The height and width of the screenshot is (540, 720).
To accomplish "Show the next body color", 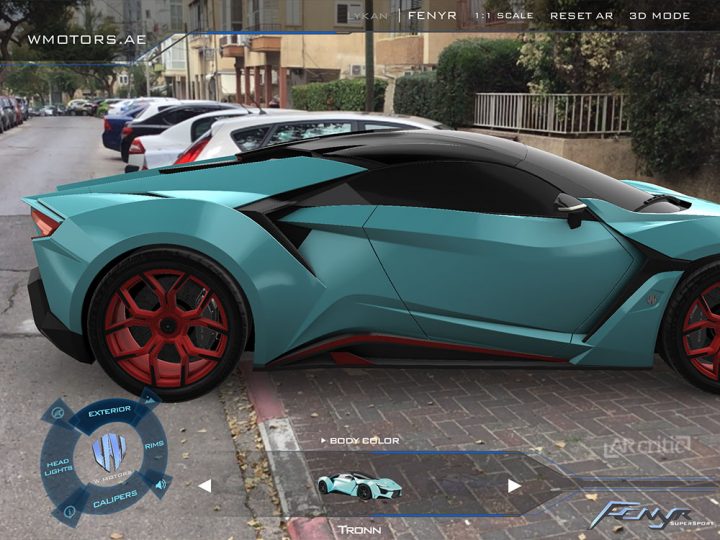I will tap(514, 486).
